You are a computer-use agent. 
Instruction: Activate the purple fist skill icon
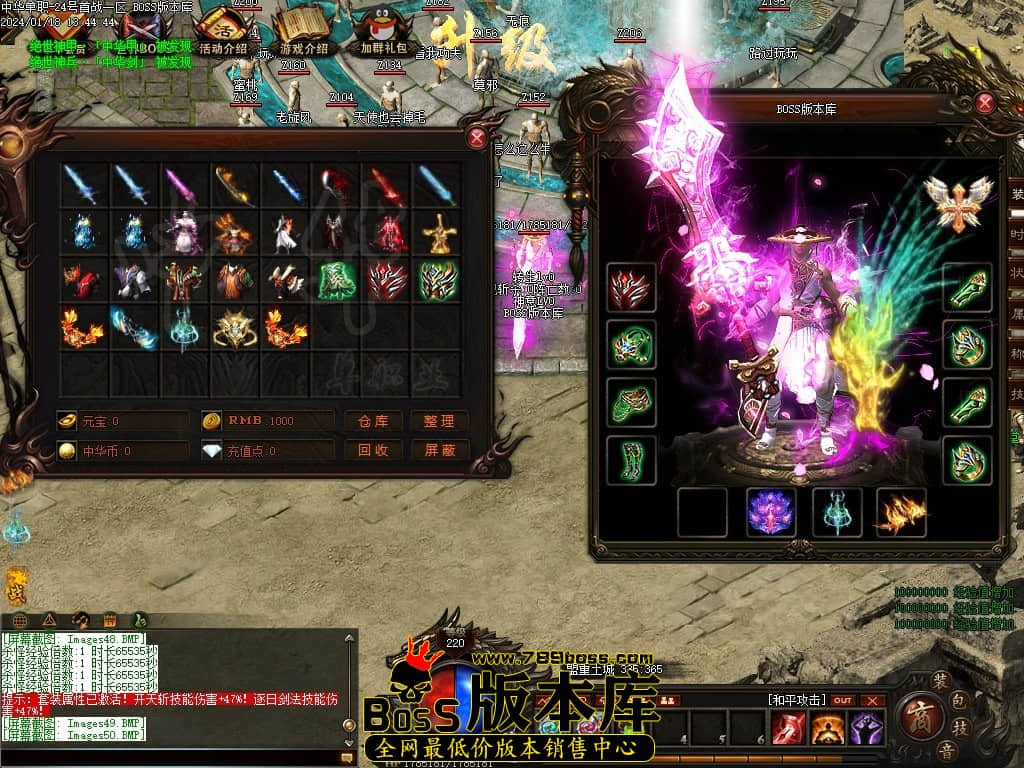tap(866, 729)
